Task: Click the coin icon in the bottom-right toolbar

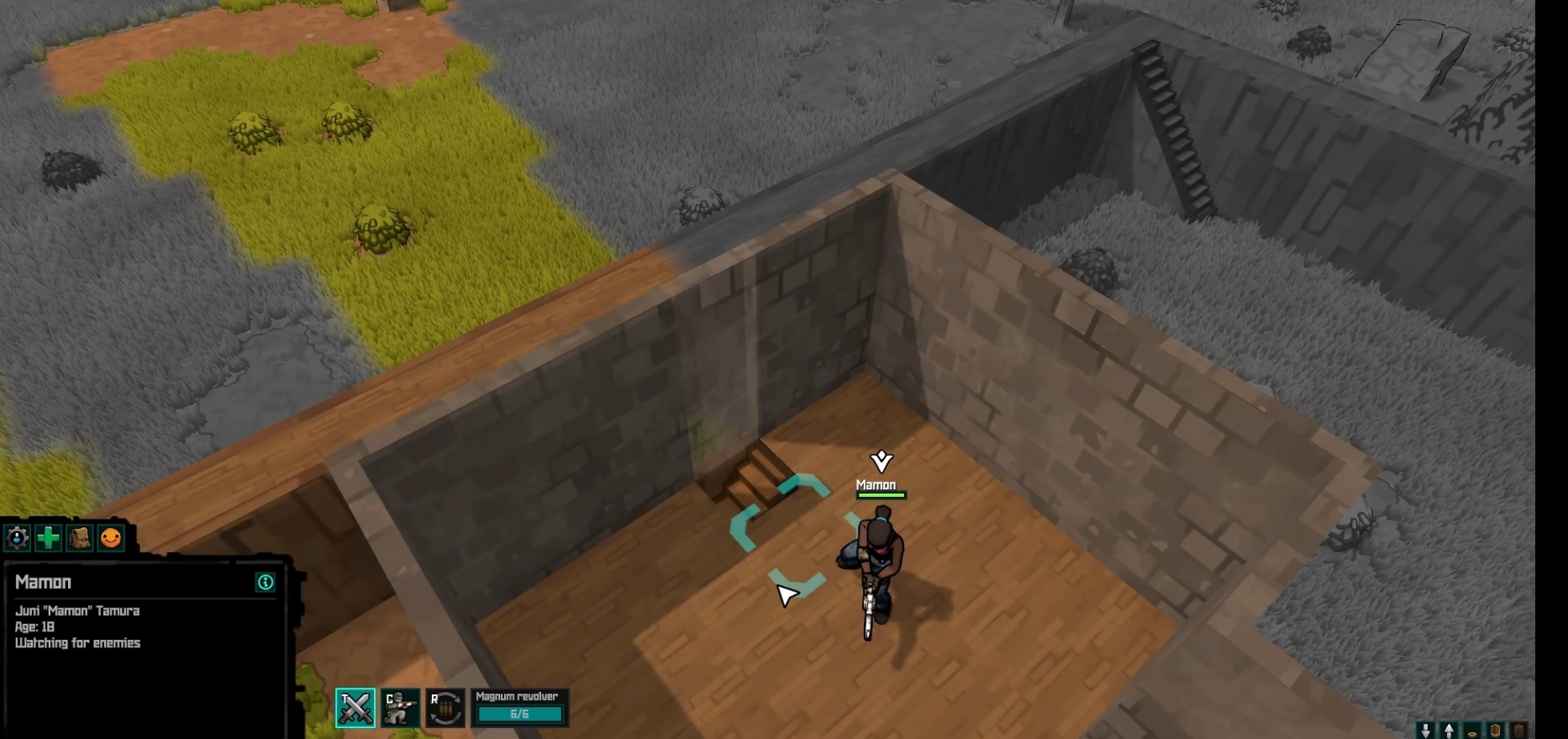Action: 1471,730
